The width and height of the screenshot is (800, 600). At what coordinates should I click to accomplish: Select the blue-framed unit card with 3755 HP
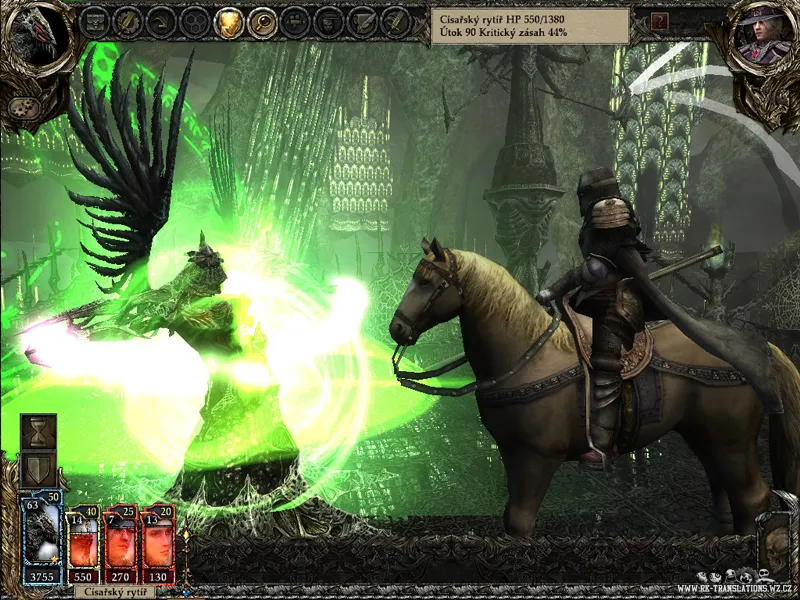pyautogui.click(x=43, y=538)
